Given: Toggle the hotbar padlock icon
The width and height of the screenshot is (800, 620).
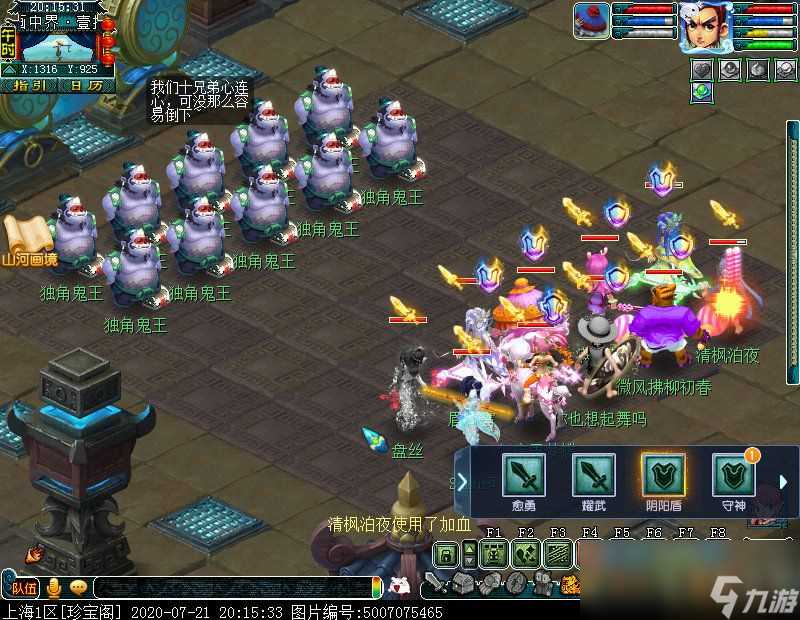Looking at the screenshot, I should [445, 554].
